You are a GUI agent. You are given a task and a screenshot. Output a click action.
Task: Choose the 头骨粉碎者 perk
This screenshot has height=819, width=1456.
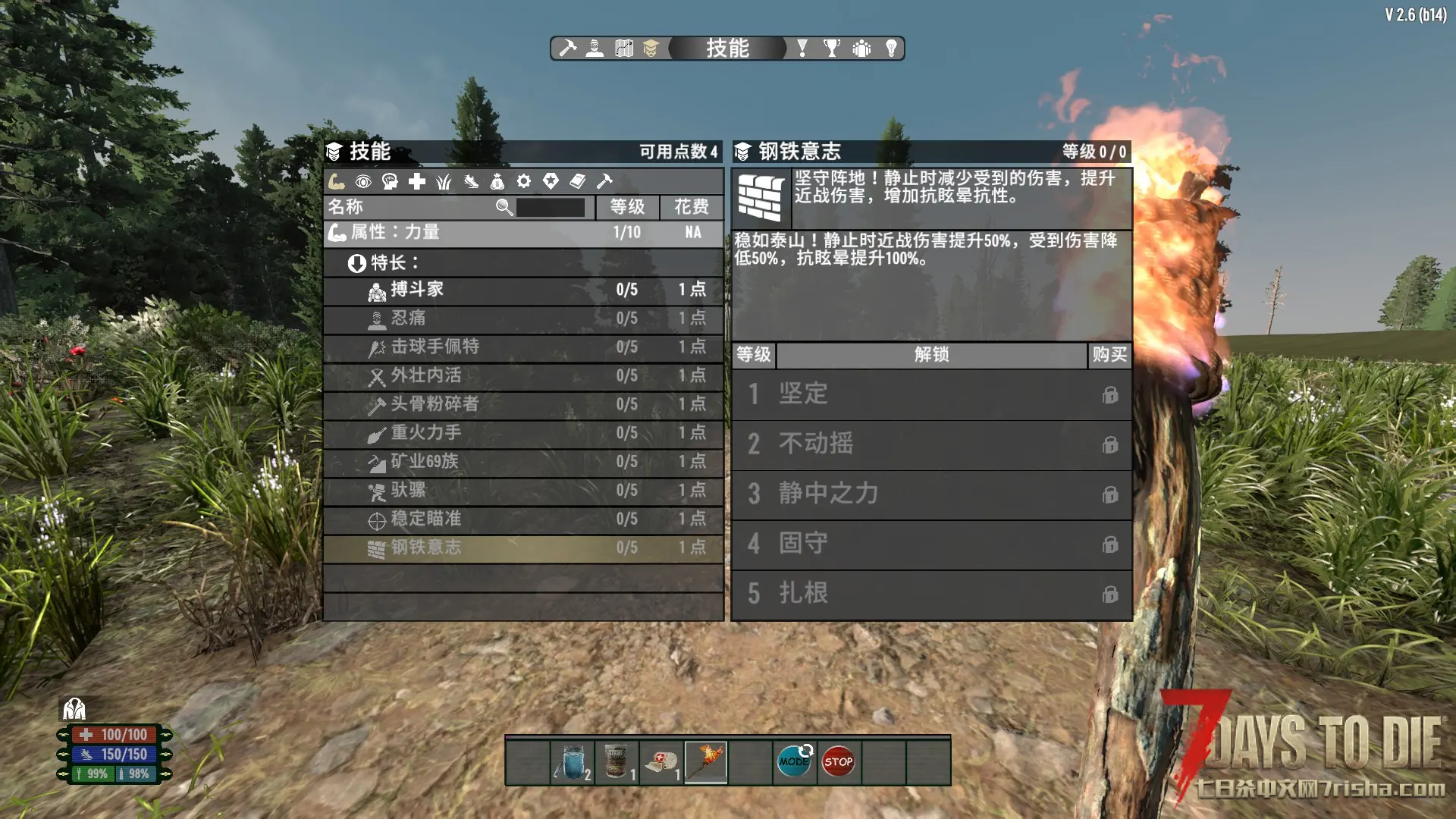(x=522, y=404)
